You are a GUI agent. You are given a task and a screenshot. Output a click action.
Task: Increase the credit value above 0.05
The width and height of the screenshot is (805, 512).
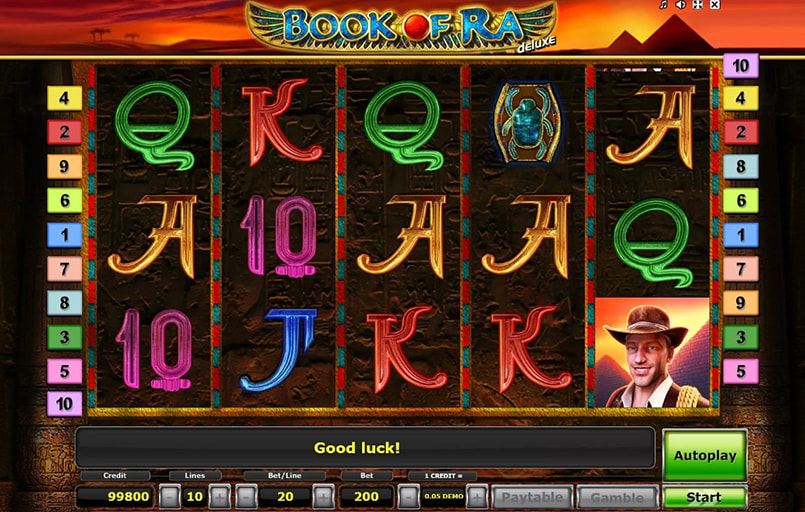point(477,496)
